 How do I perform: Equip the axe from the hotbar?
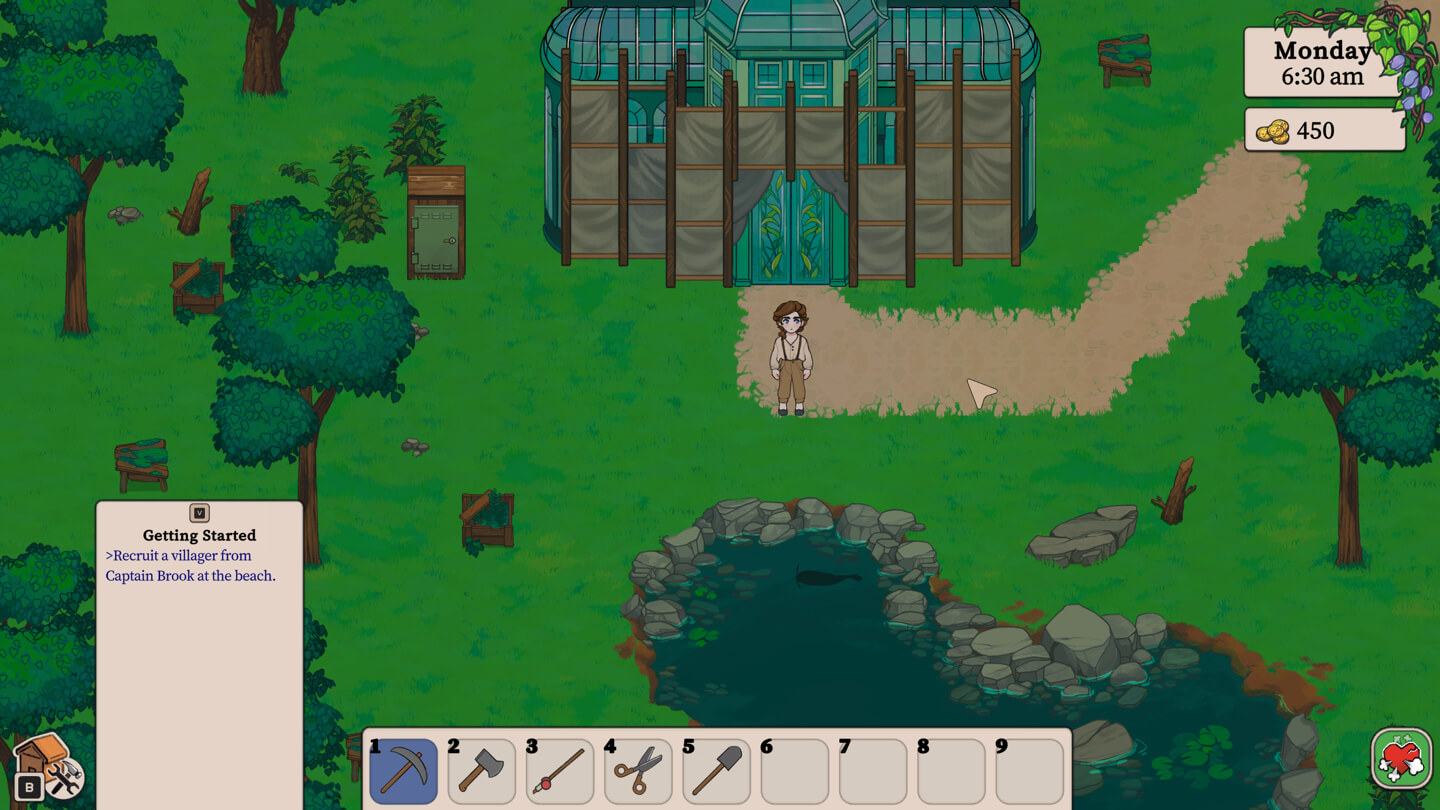481,771
